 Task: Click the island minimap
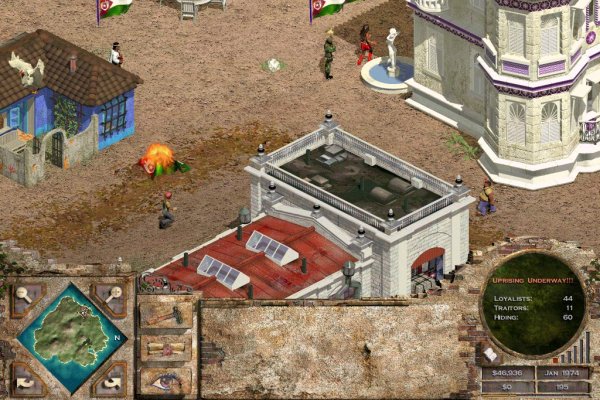pyautogui.click(x=71, y=336)
